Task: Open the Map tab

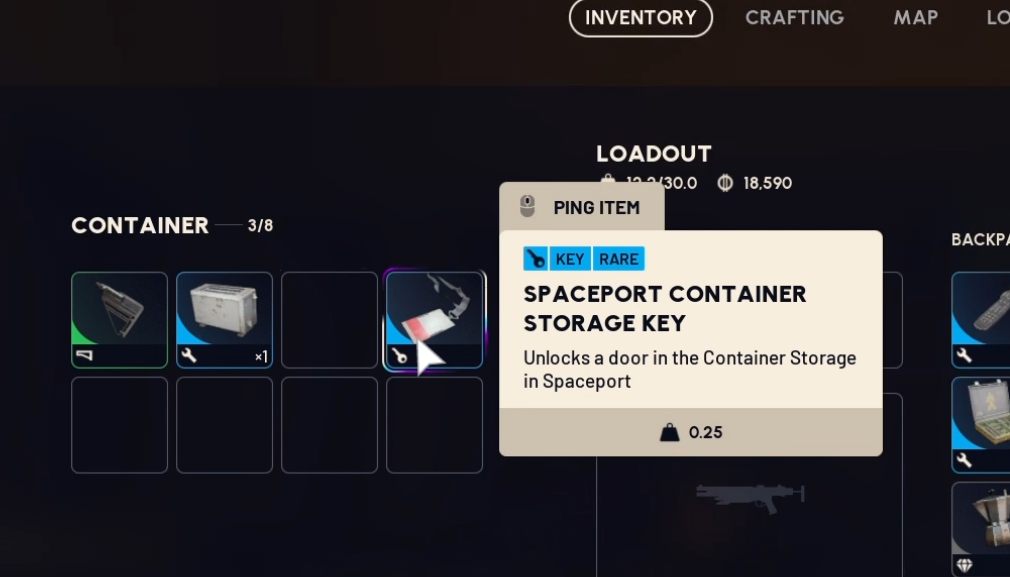Action: coord(915,18)
